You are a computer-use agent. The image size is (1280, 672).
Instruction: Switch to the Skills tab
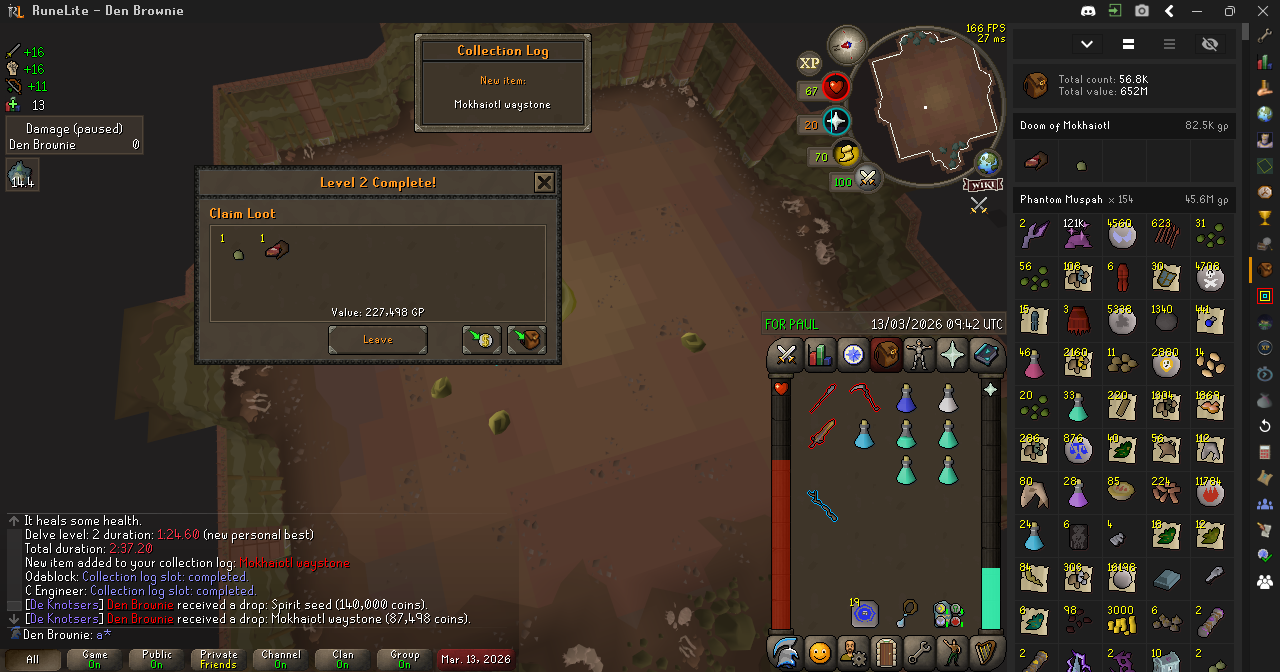click(819, 355)
